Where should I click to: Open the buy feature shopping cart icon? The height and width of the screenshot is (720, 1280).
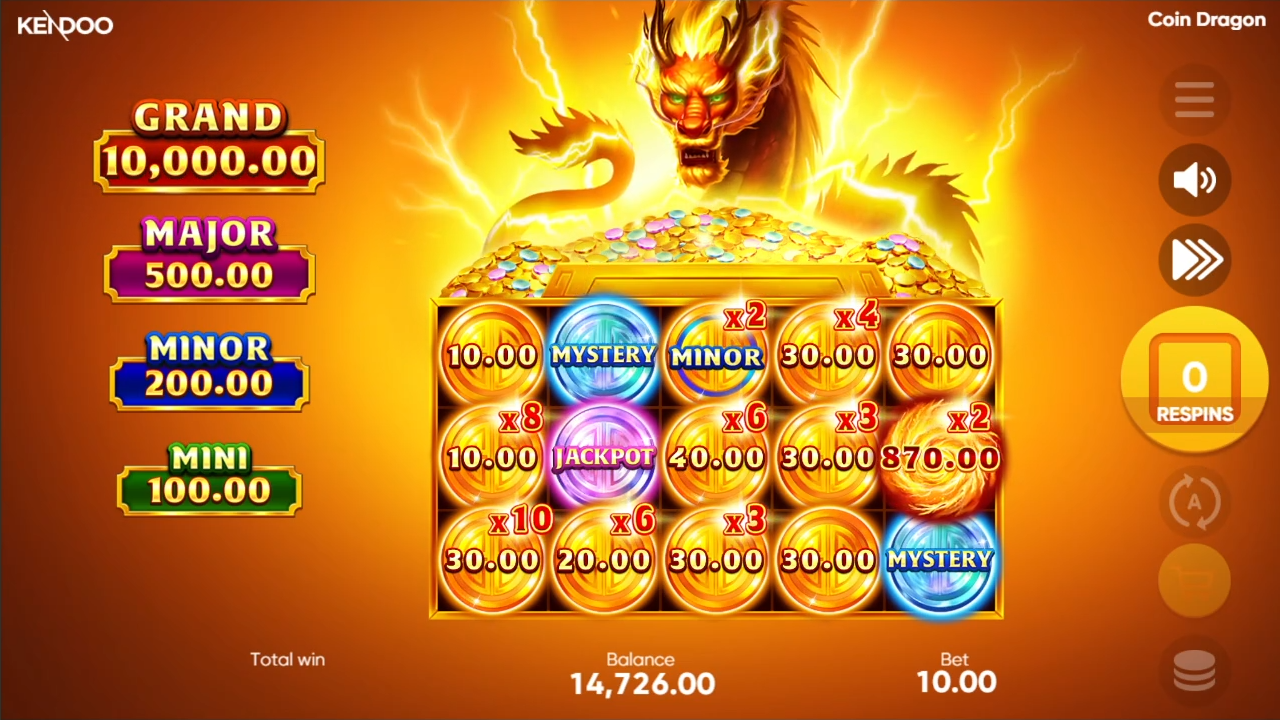click(1194, 581)
